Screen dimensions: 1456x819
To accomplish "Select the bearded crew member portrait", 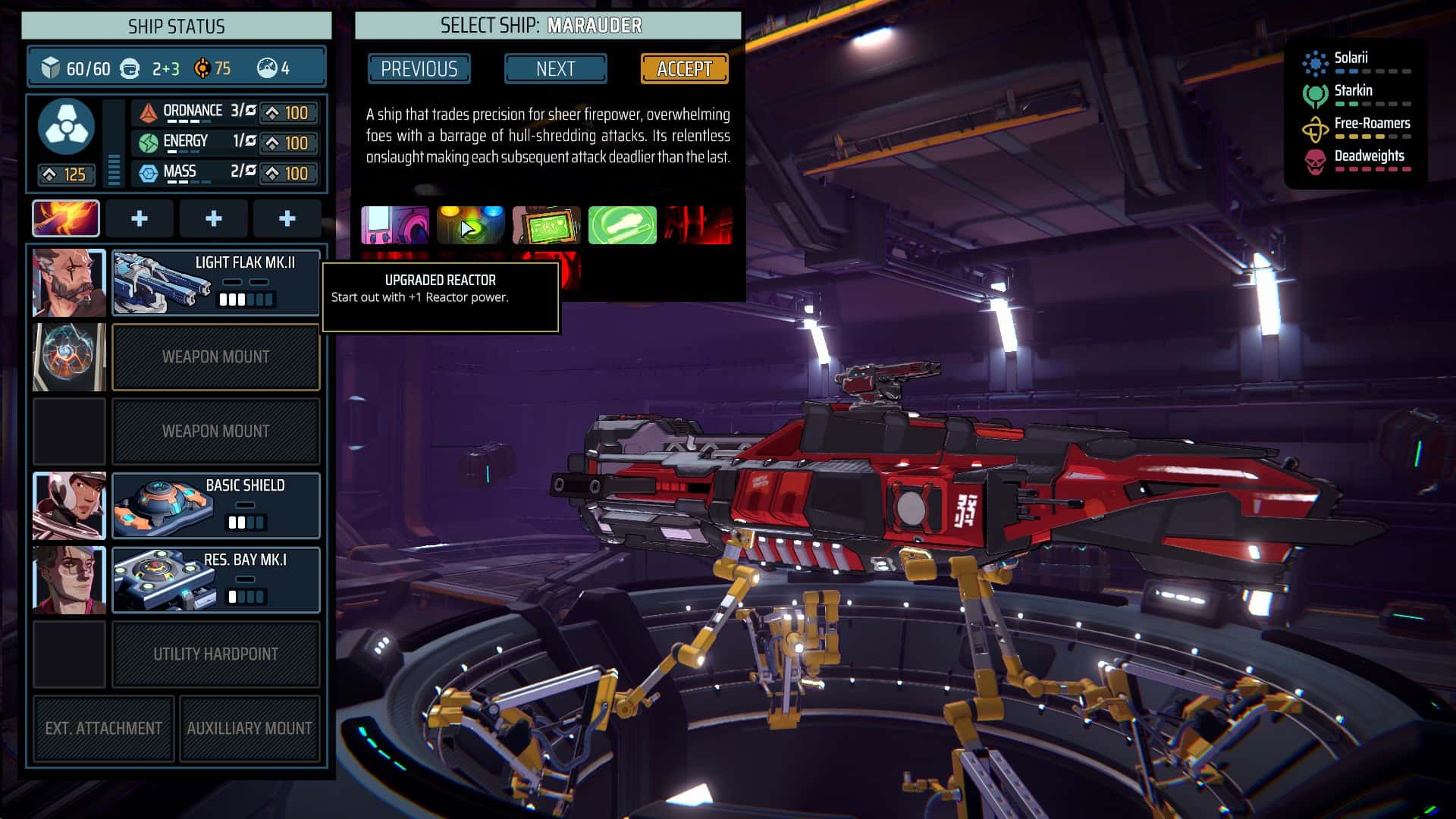I will 69,283.
